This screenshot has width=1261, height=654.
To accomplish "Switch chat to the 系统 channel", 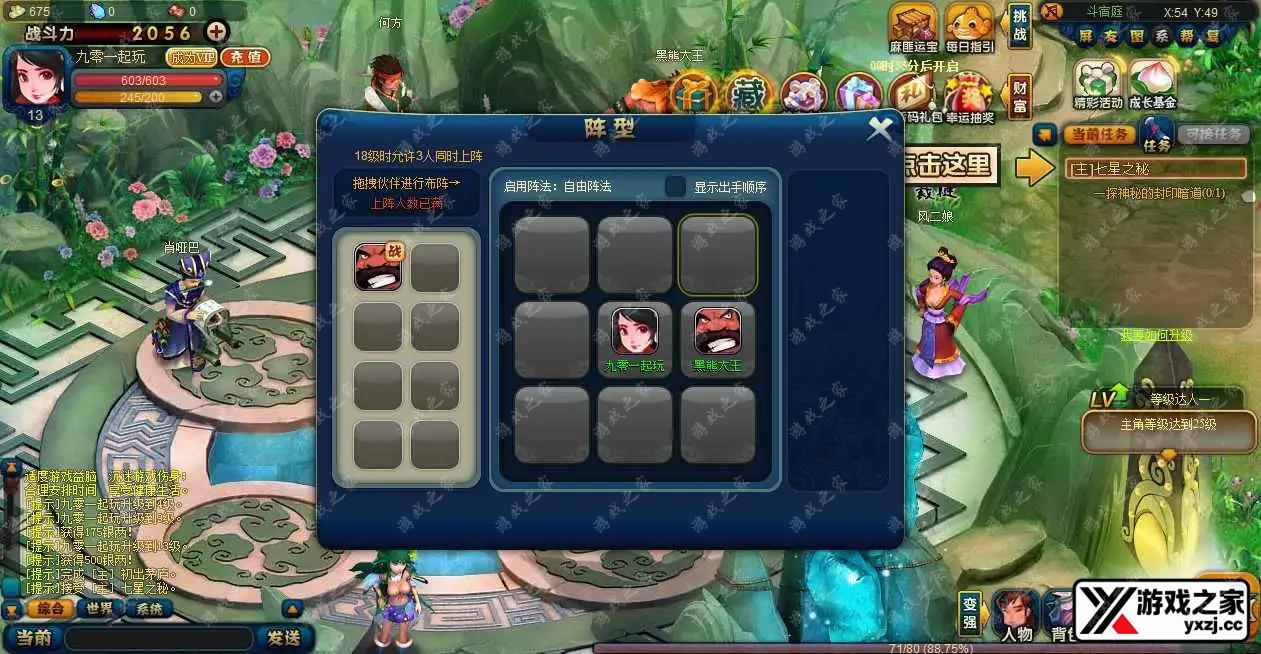I will click(149, 609).
